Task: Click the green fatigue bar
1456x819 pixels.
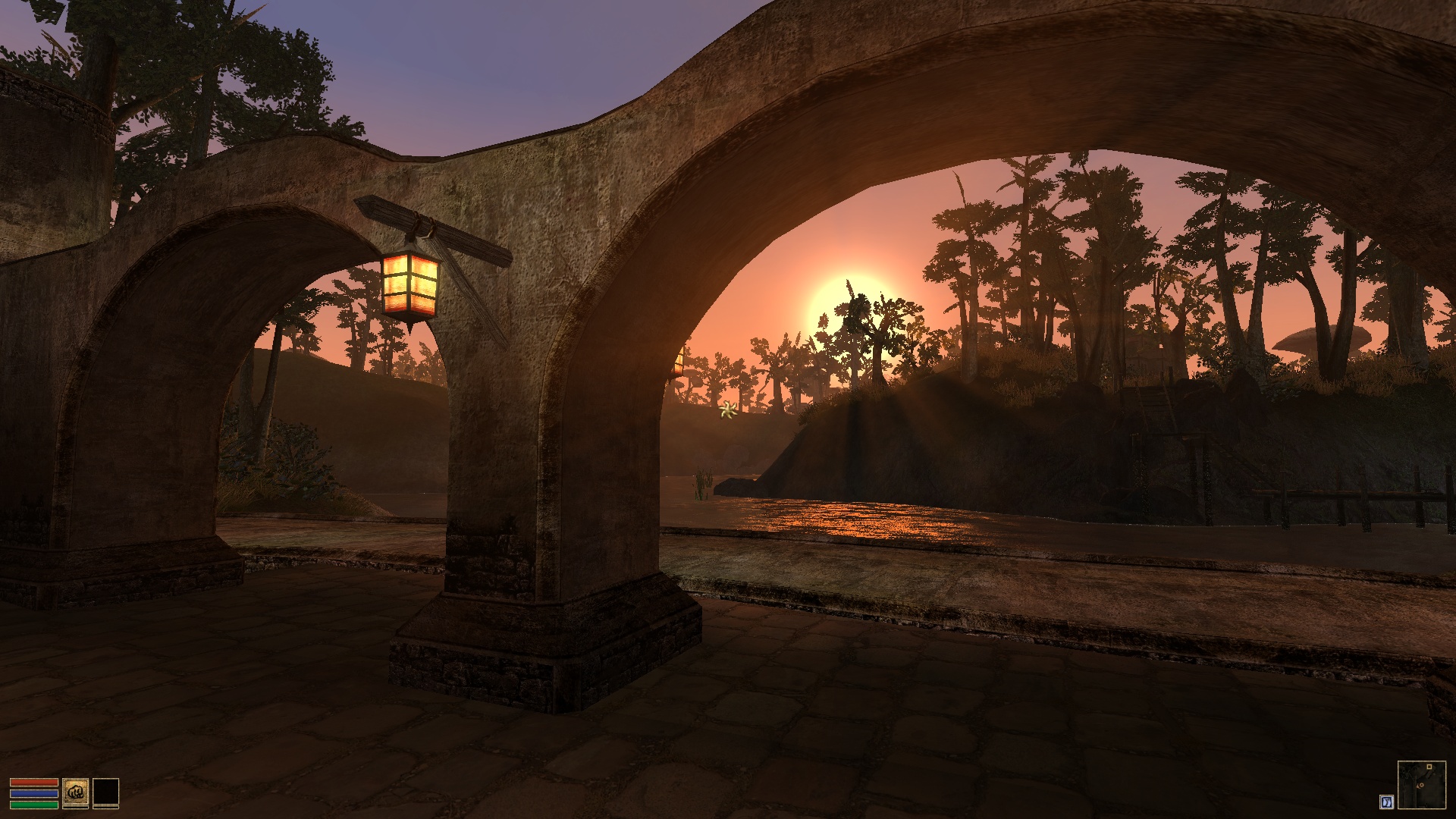Action: click(34, 805)
